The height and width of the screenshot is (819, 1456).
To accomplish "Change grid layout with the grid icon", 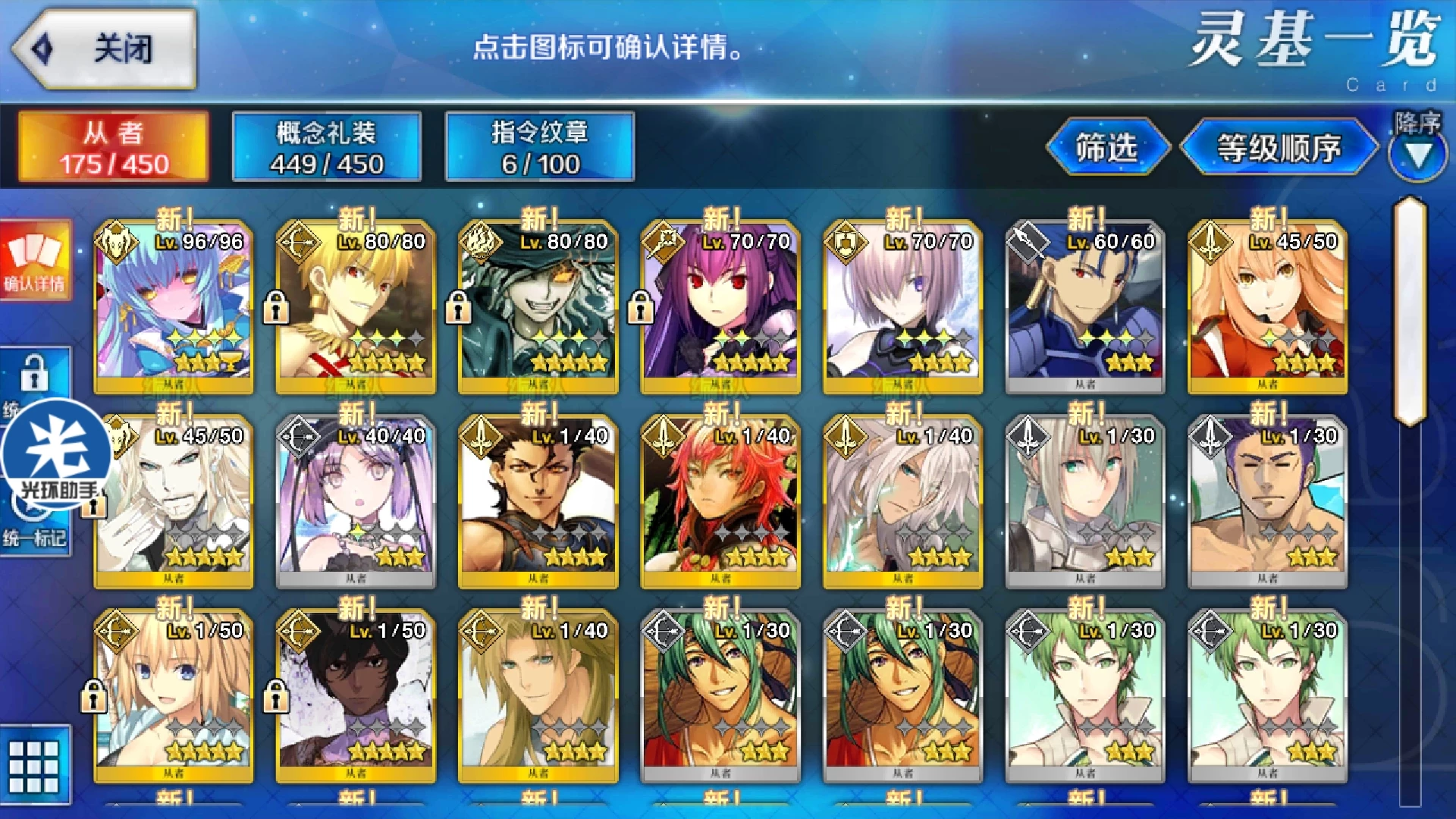I will coord(34,764).
